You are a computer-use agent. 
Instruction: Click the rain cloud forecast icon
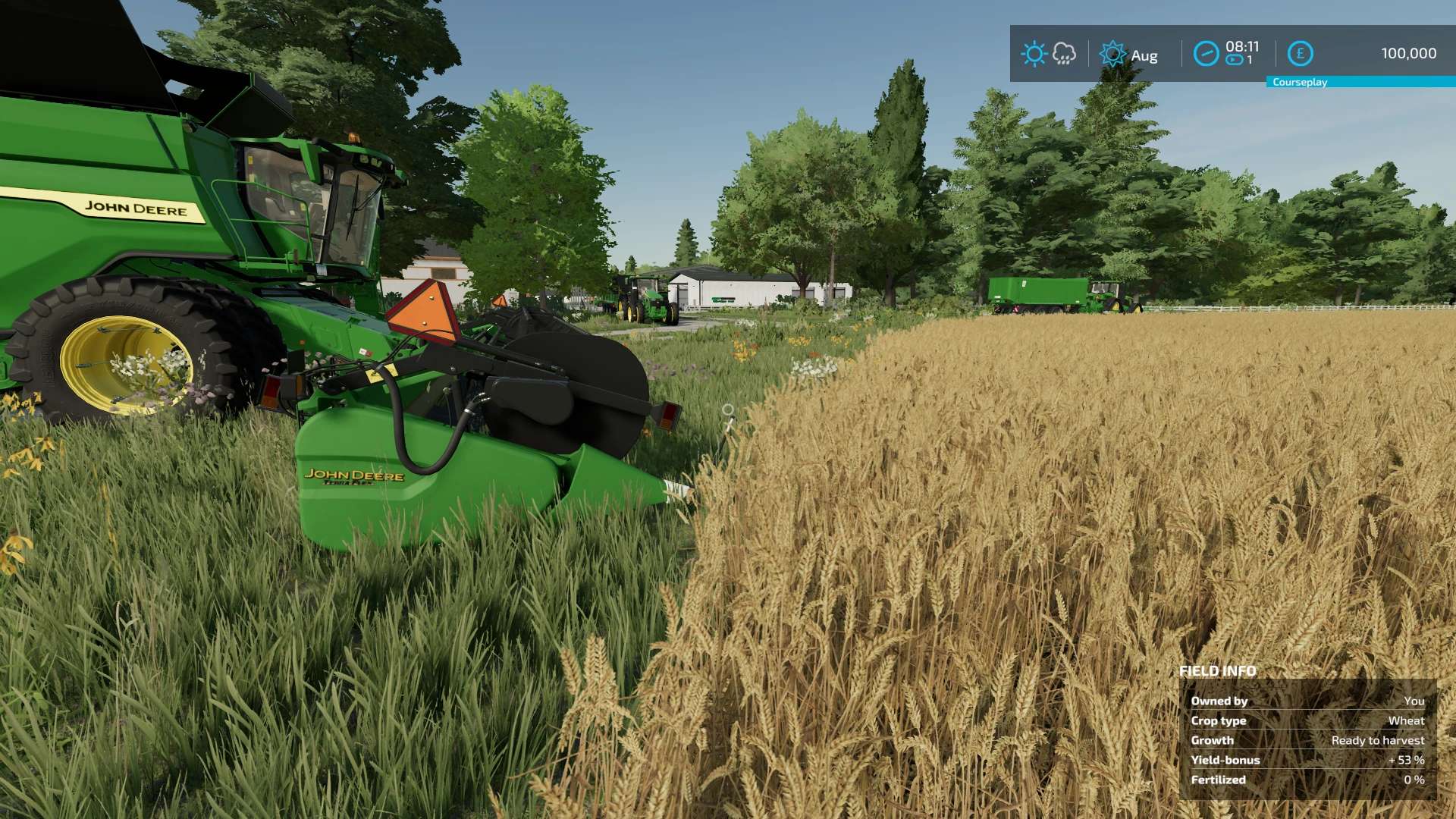[x=1064, y=54]
